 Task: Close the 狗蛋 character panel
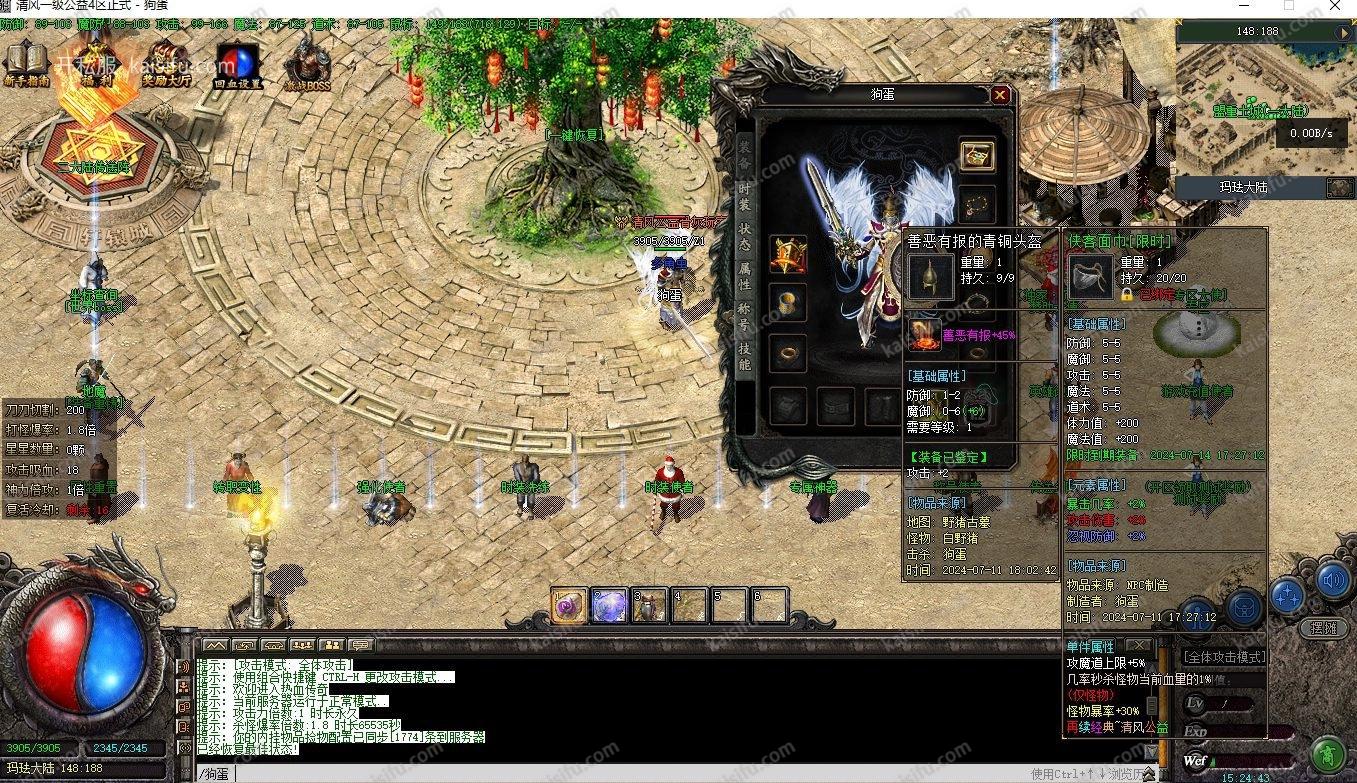(x=1000, y=95)
